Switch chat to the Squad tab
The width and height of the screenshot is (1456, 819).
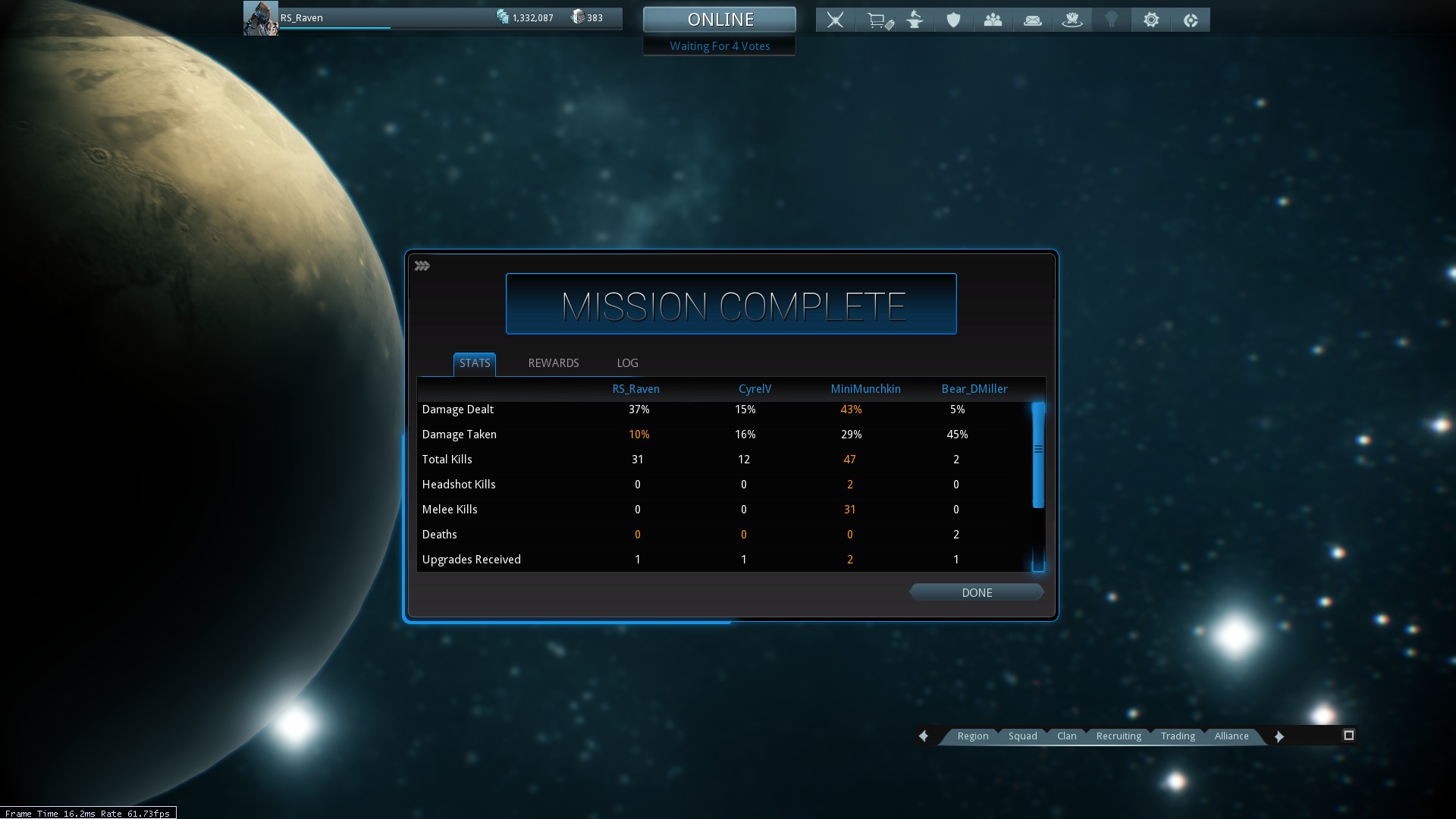click(1022, 736)
